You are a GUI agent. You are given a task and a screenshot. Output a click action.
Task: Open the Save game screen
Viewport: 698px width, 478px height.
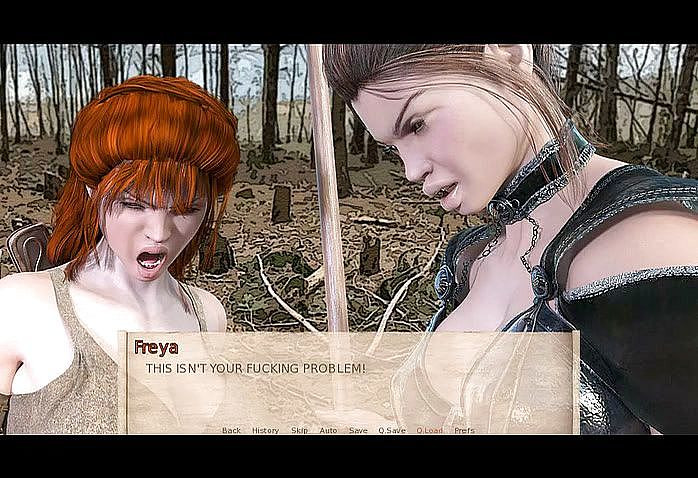coord(358,430)
